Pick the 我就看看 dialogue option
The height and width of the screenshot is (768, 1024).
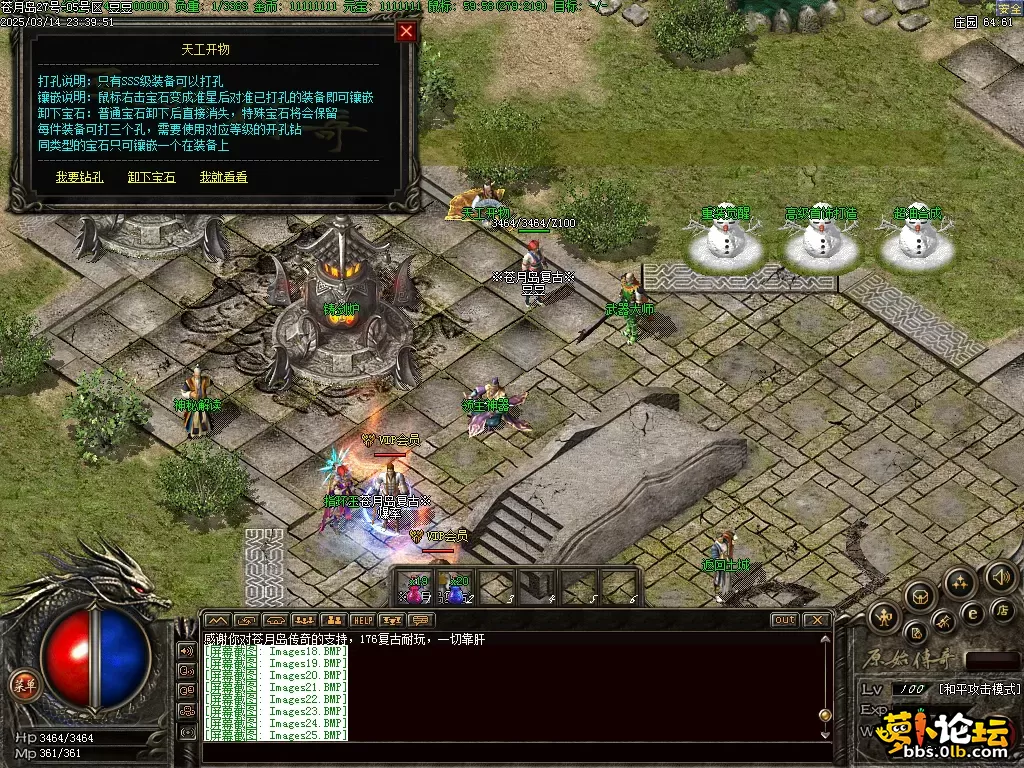tap(223, 177)
